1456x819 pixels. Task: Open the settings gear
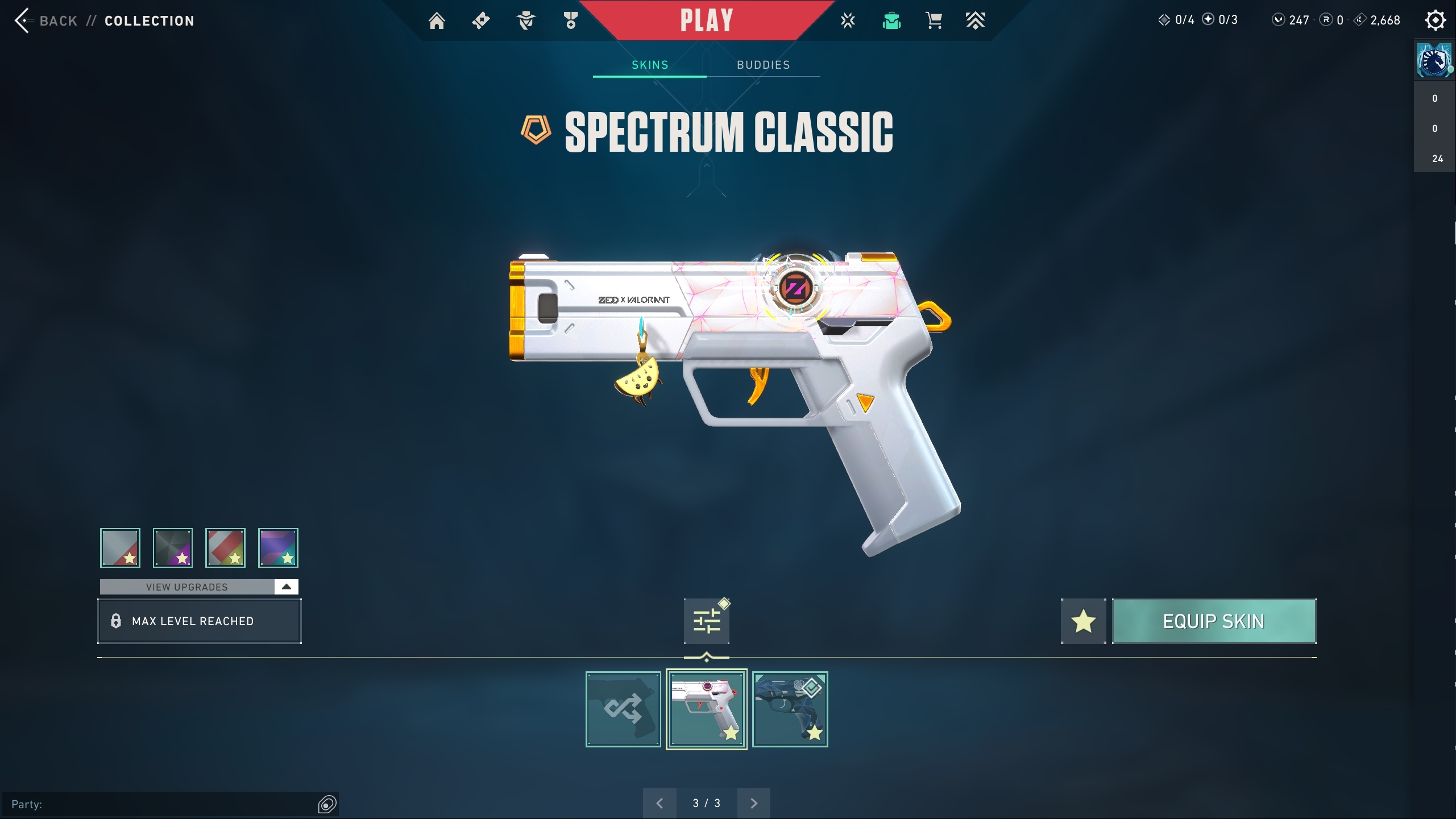click(x=1435, y=20)
